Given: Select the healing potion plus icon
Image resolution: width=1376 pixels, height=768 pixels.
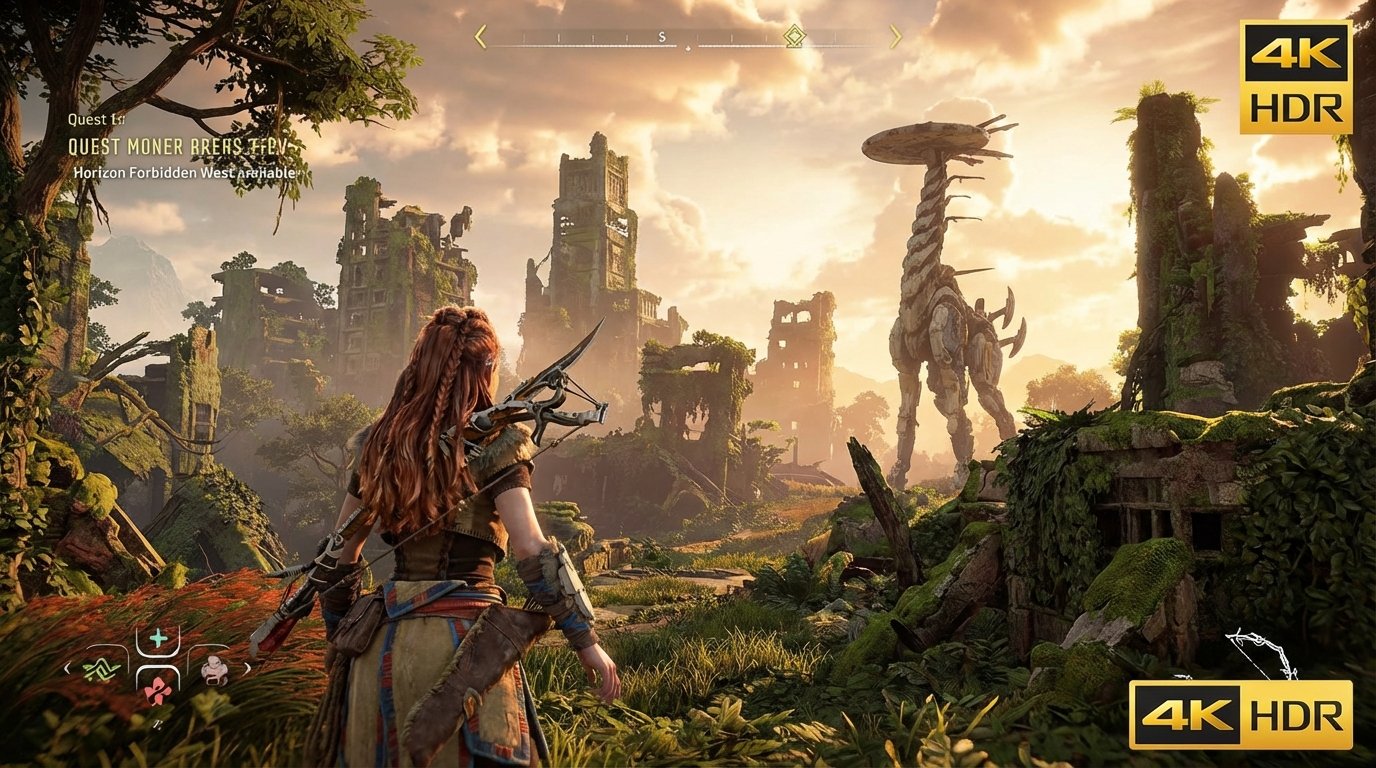Looking at the screenshot, I should tap(156, 638).
